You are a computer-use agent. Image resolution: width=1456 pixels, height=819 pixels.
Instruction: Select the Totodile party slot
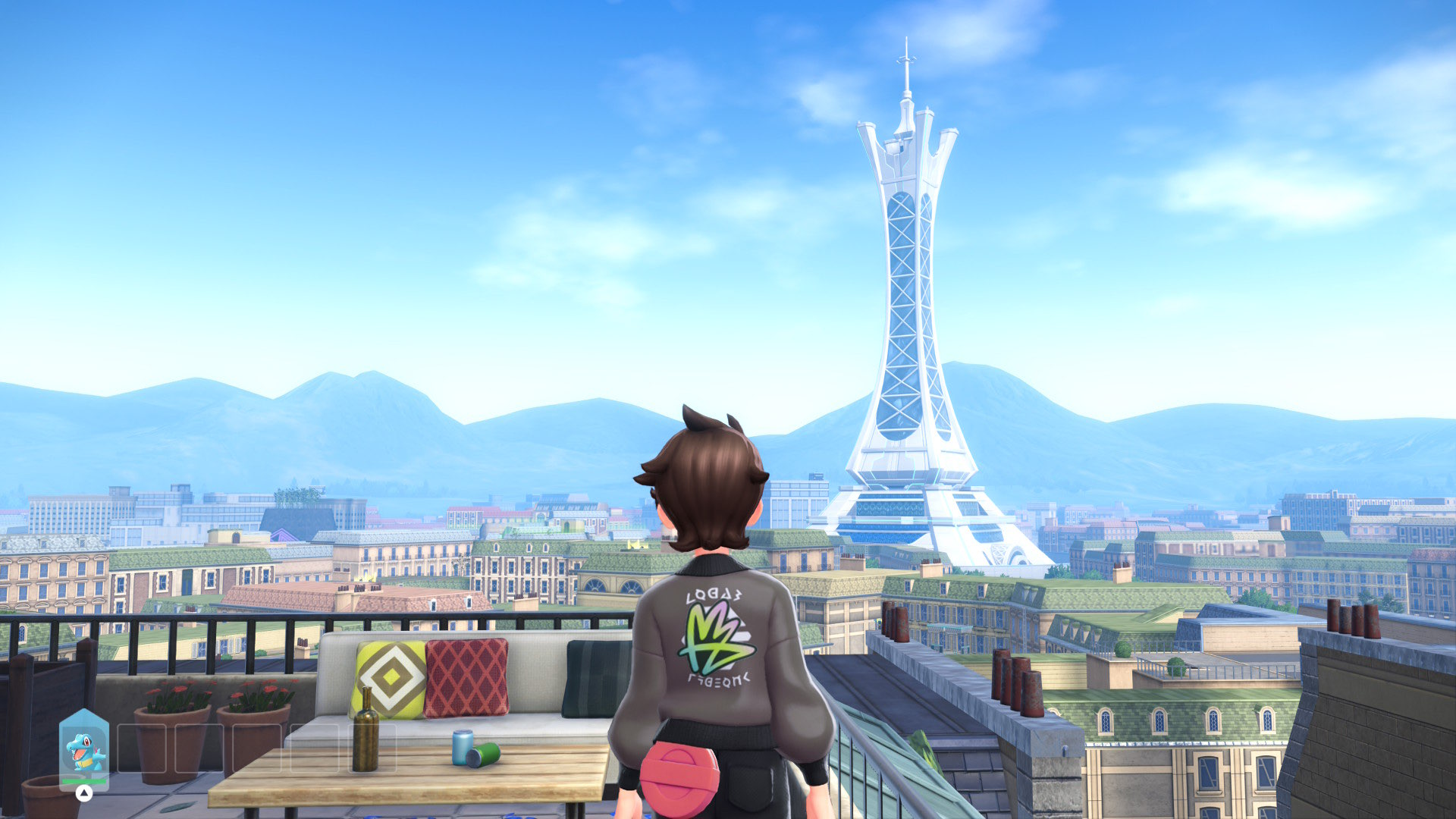tap(84, 750)
